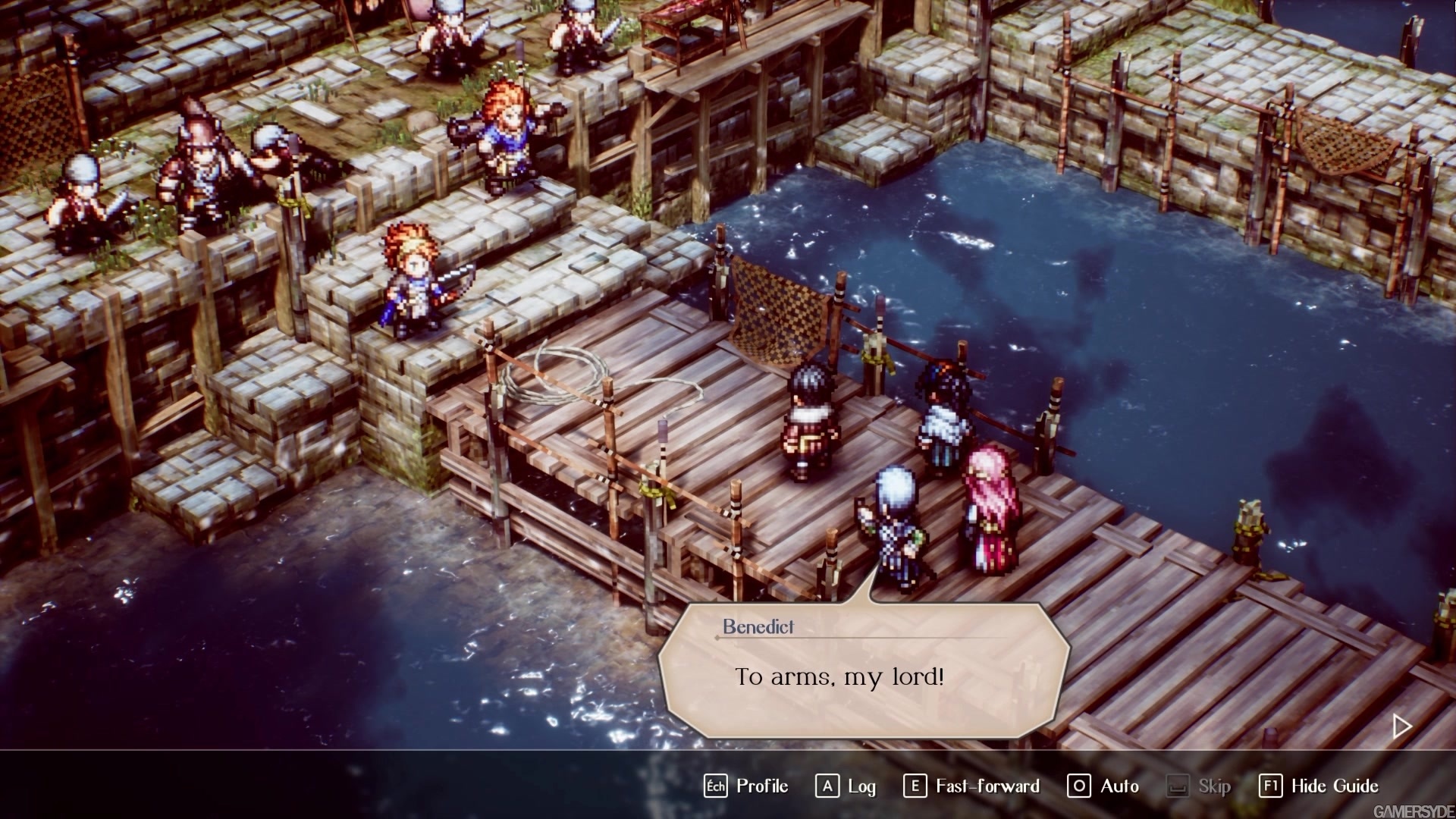1456x819 pixels.
Task: Open the dialogue Log
Action: pos(846,786)
